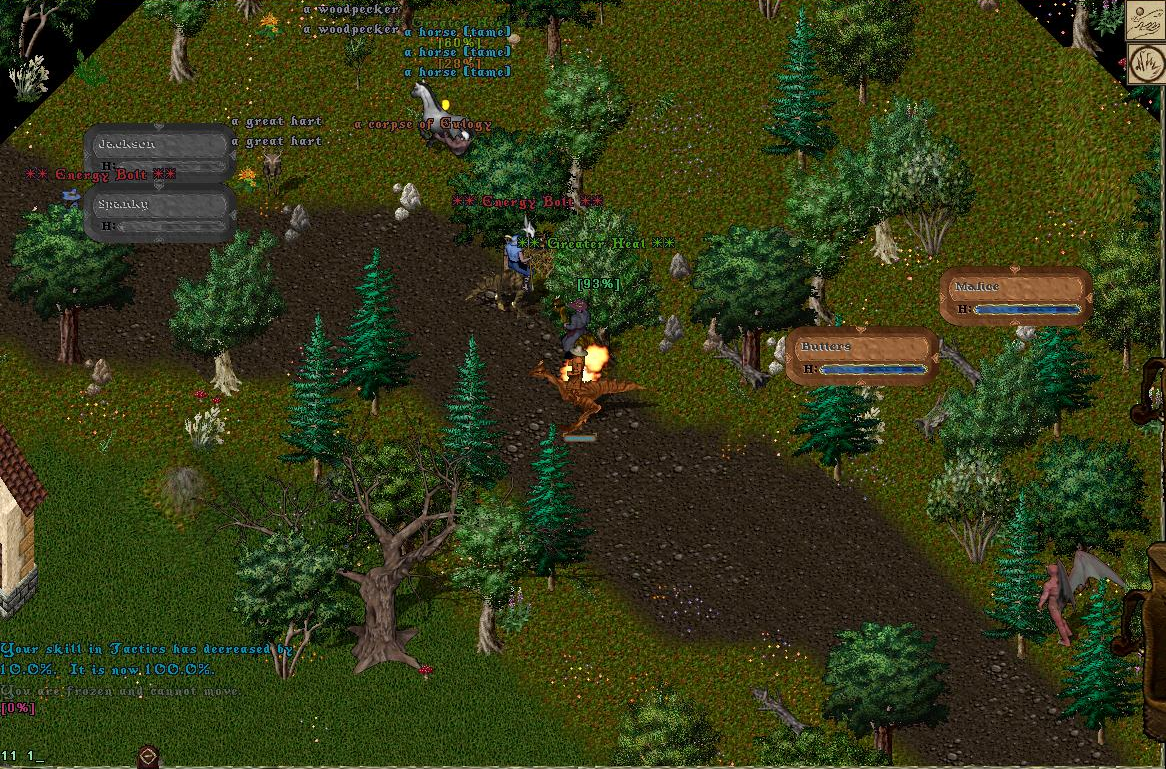This screenshot has height=769, width=1166.
Task: Click the small diamond gump button
Action: tap(148, 756)
